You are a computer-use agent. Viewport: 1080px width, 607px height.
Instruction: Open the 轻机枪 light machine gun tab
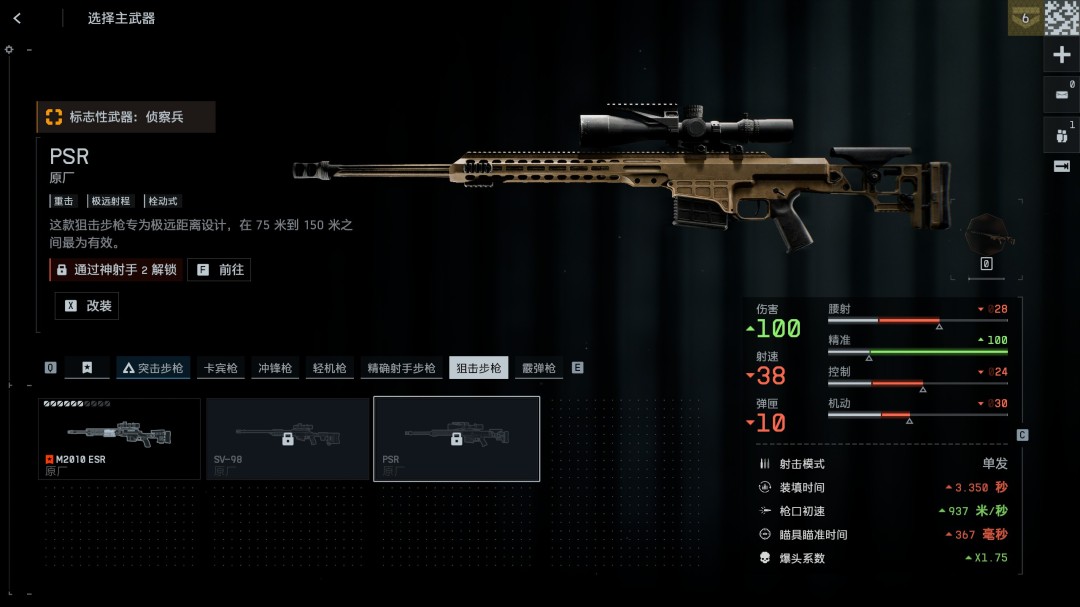pos(328,368)
